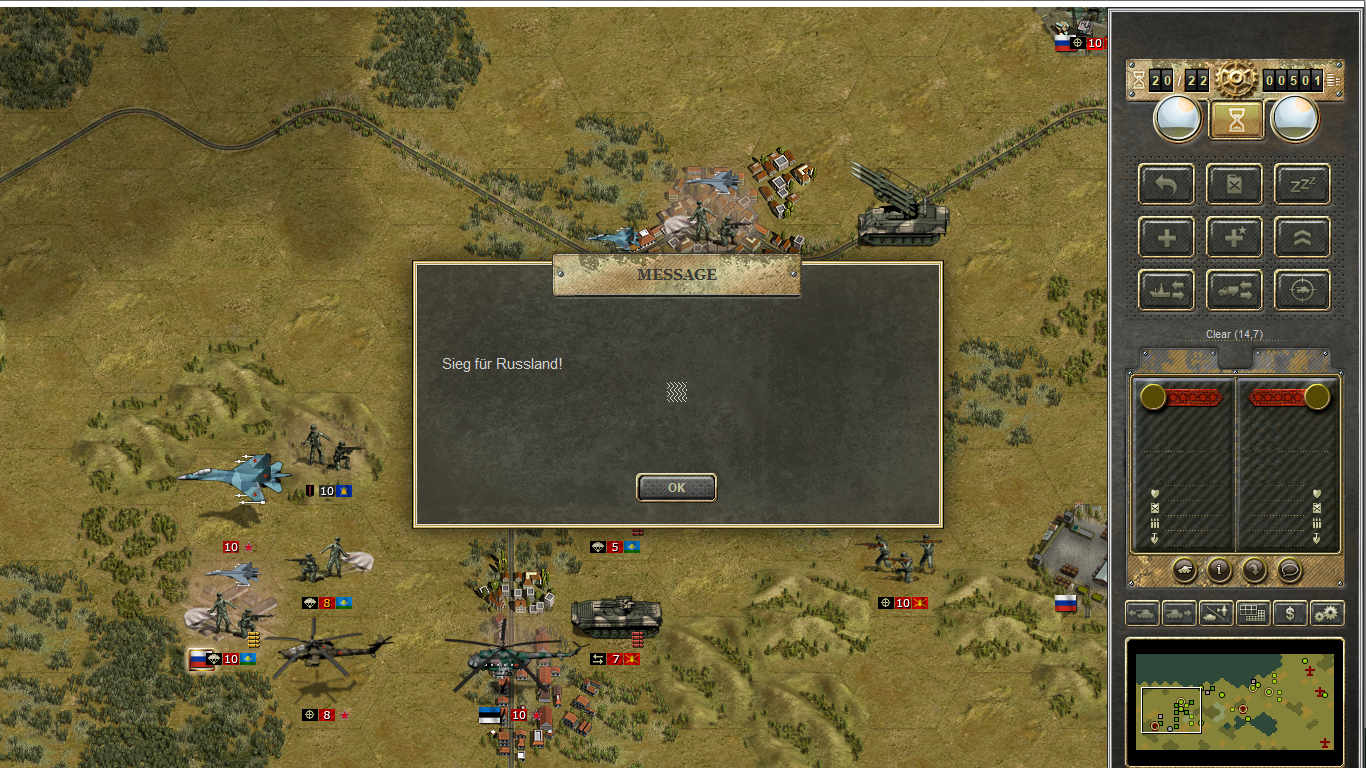Select the next unit toolbar button
1366x768 pixels.
click(x=1179, y=613)
